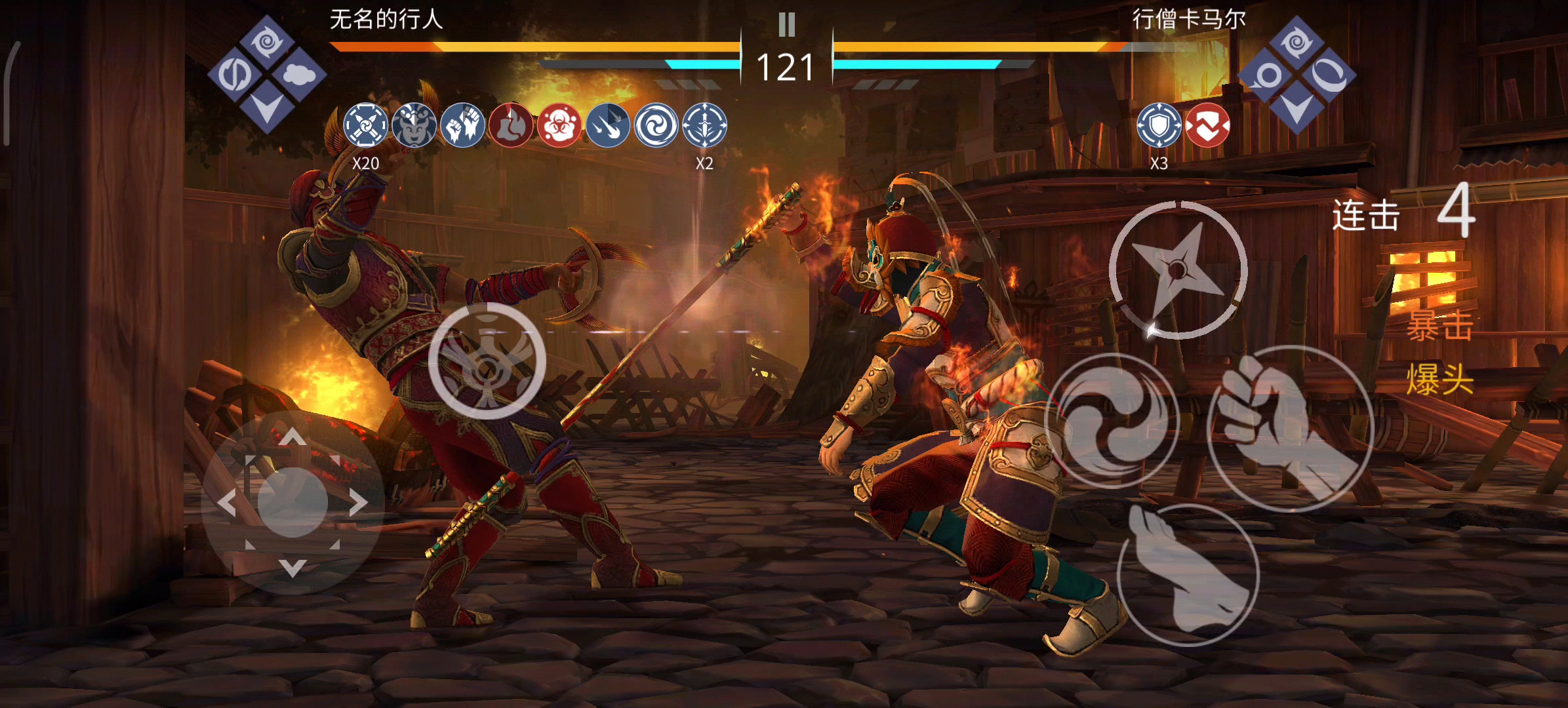This screenshot has width=1568, height=708.
Task: View the enemy's shield perk marked X3
Action: pos(1159,125)
